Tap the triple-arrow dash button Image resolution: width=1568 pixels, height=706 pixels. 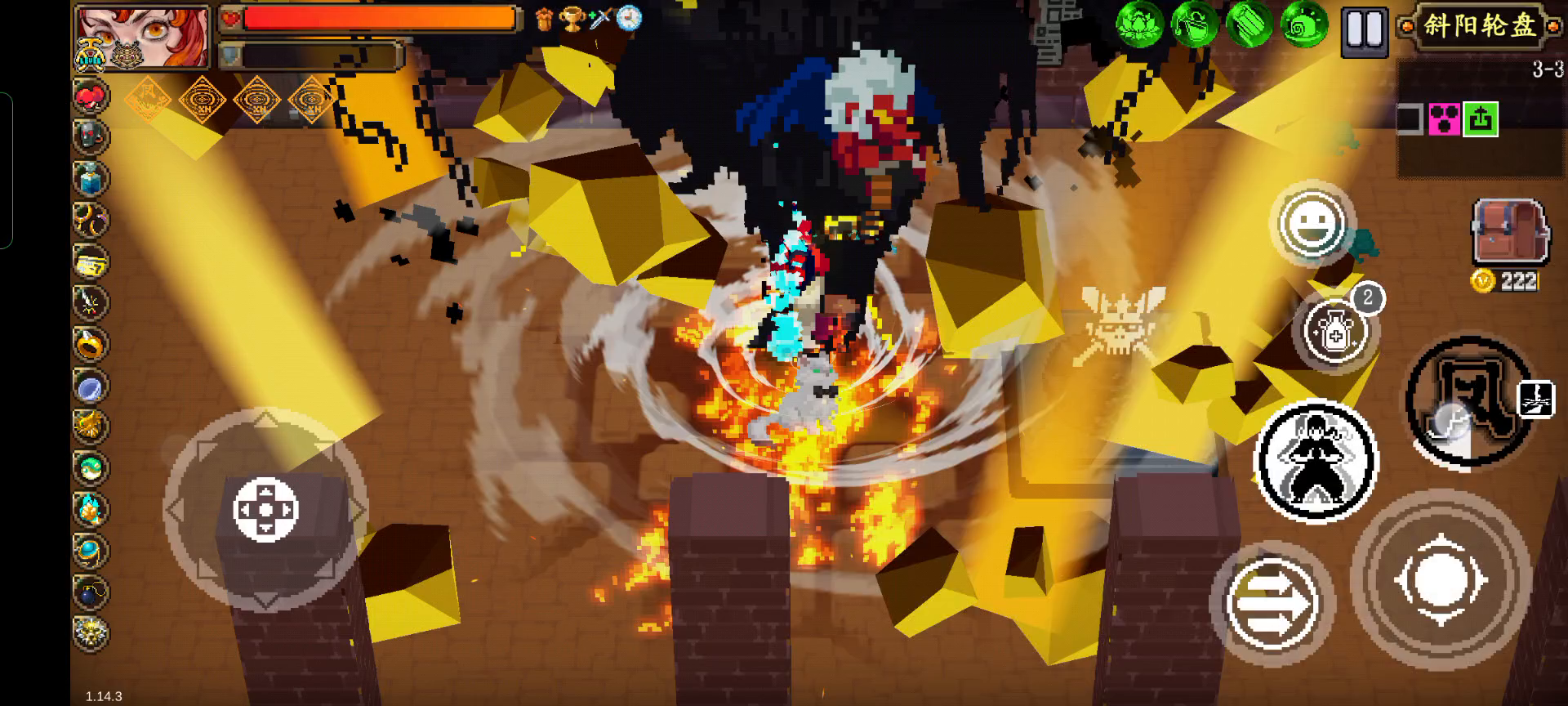tap(1272, 604)
